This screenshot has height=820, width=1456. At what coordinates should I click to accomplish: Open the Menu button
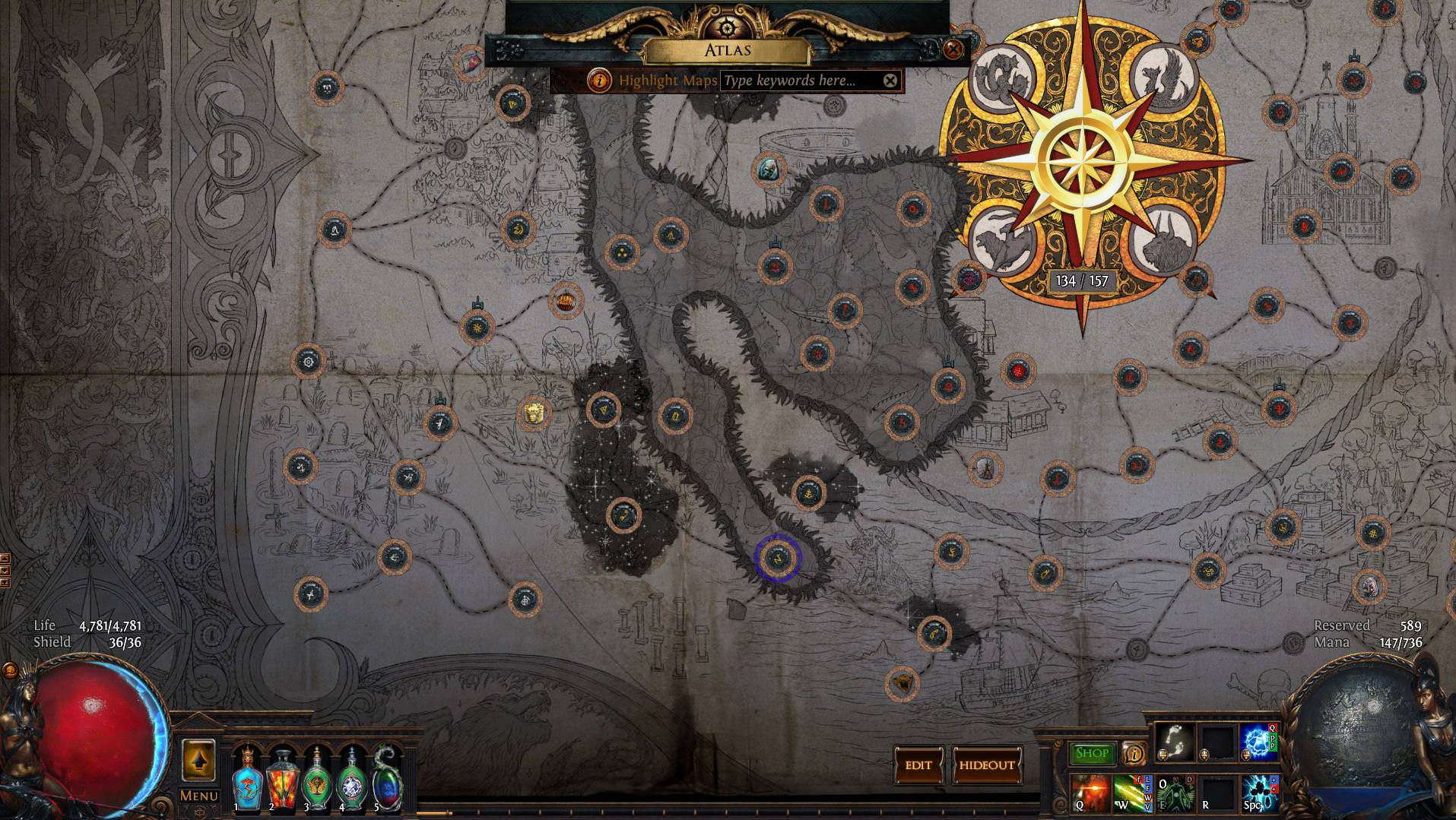coord(198,796)
